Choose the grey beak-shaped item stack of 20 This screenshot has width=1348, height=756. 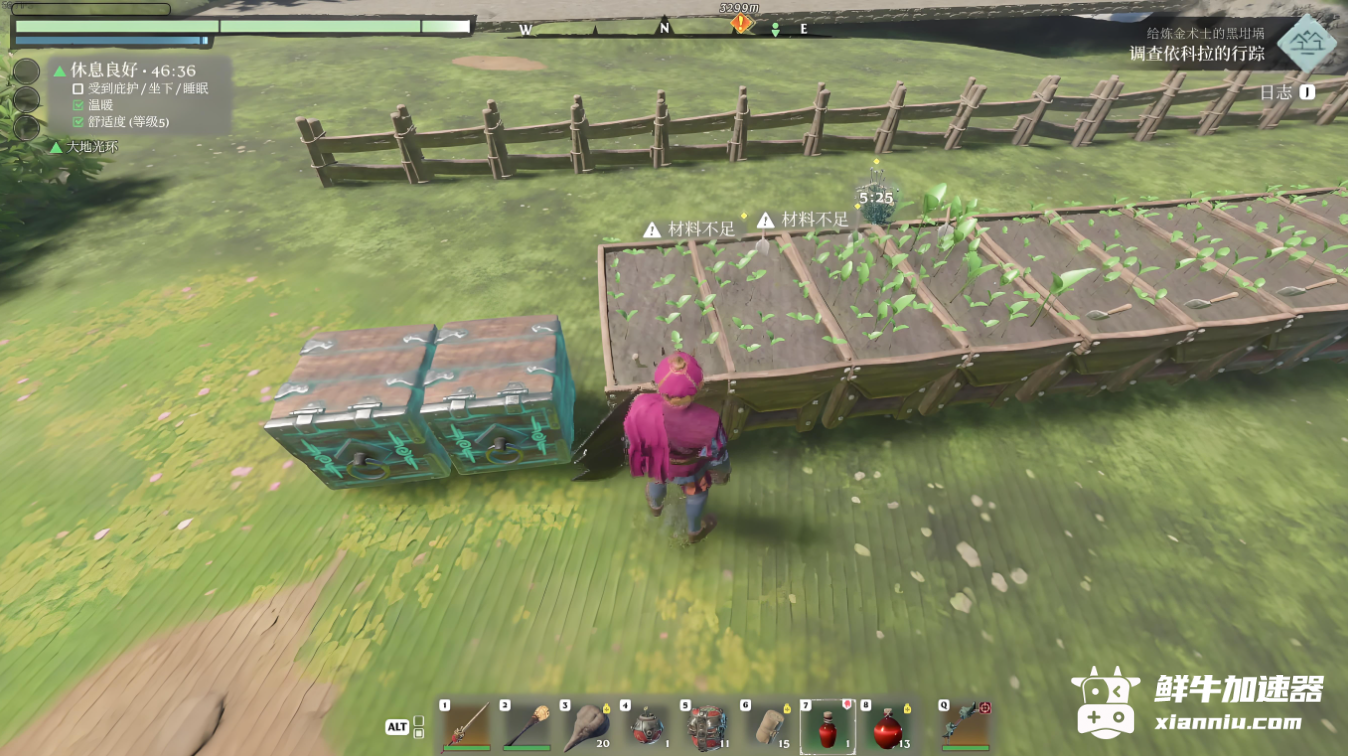click(x=586, y=725)
